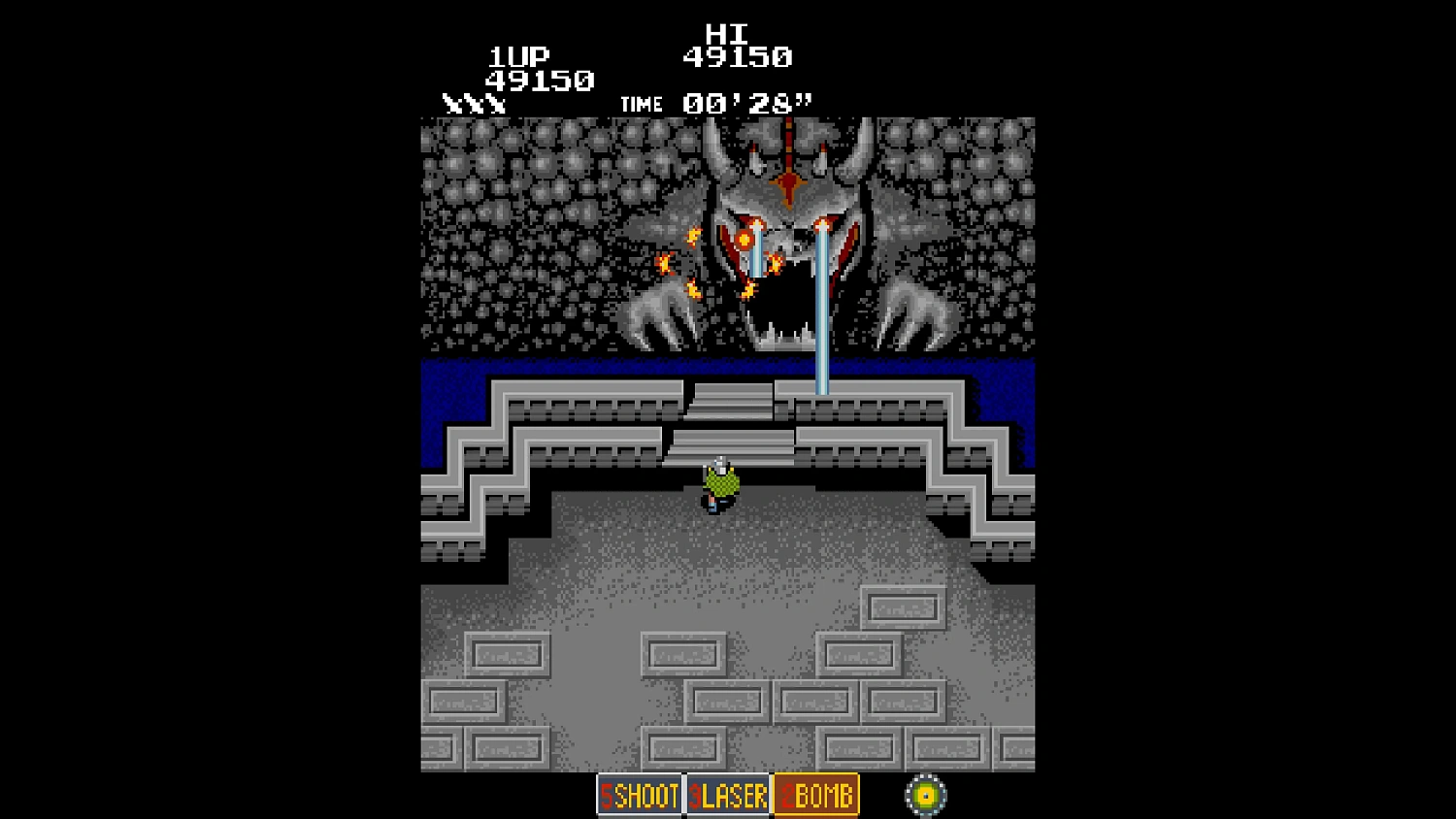Switch to the SHOOT weapon tab

pos(638,796)
